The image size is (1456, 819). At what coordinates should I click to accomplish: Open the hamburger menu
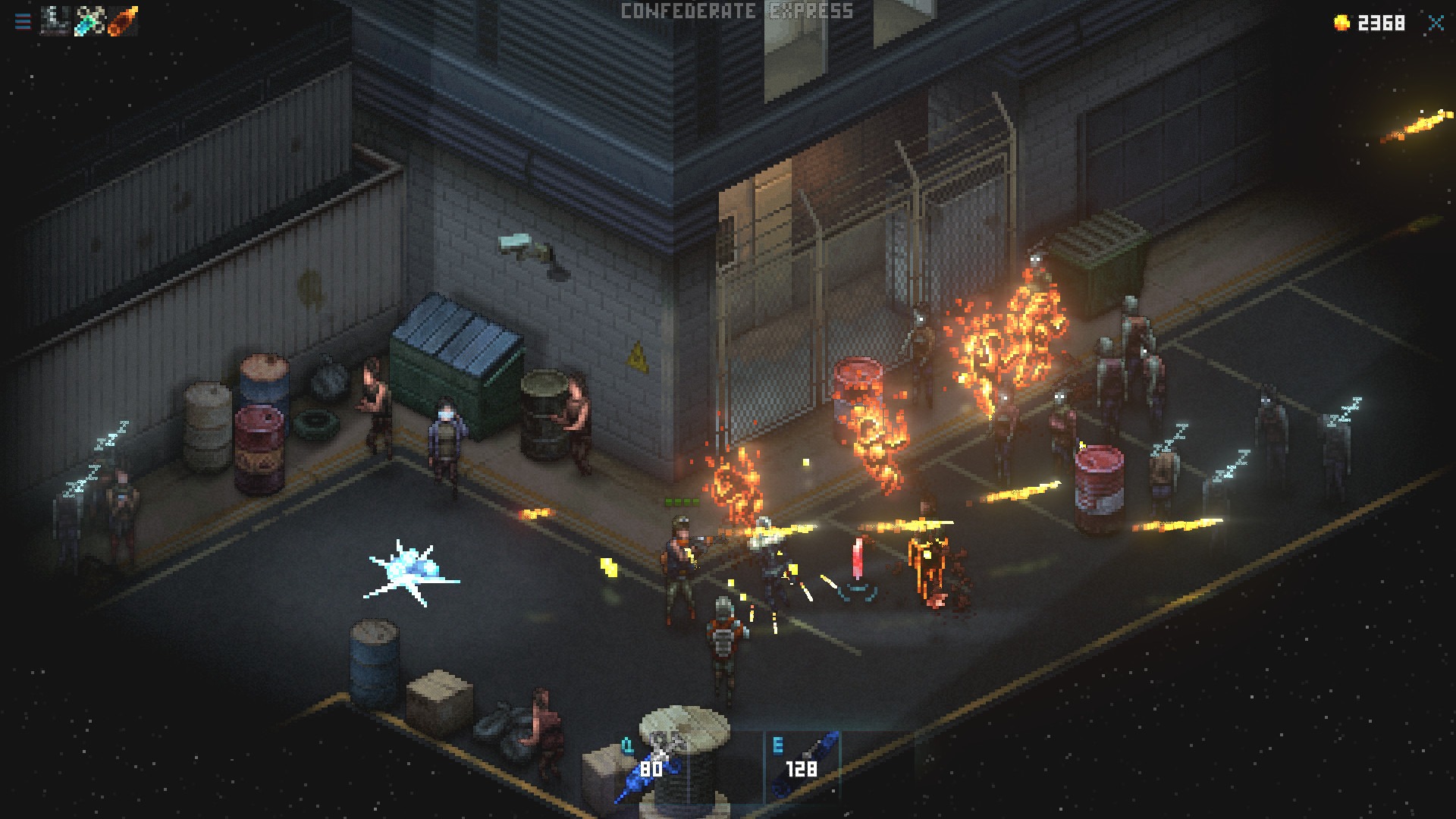[x=23, y=21]
